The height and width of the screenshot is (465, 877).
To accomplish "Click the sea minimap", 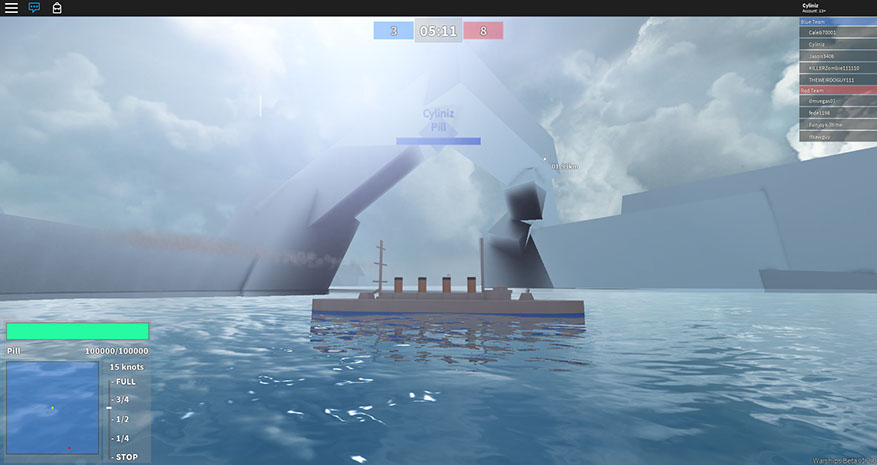I will [x=52, y=410].
